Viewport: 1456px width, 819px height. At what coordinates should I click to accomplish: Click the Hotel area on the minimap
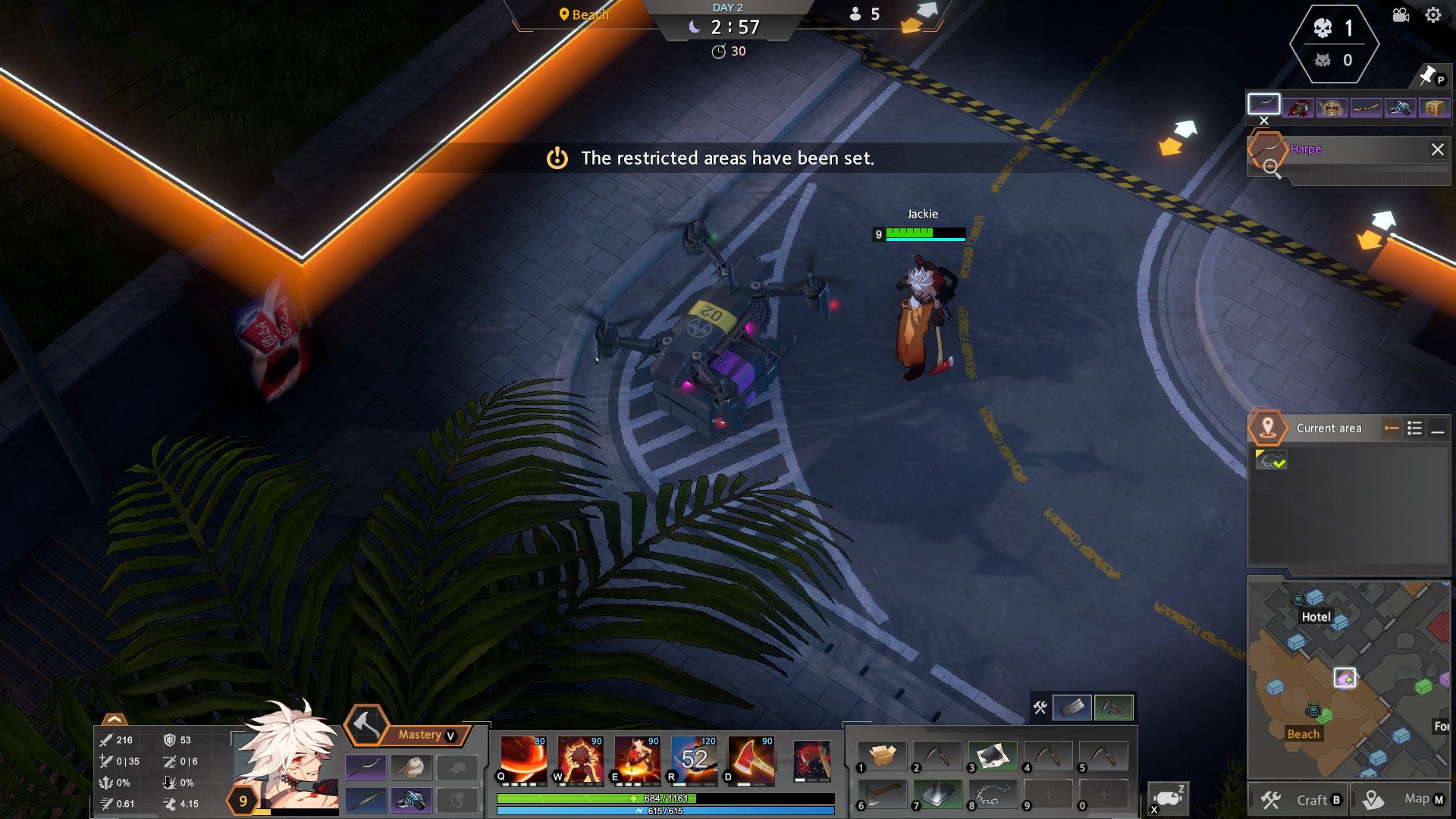pyautogui.click(x=1316, y=617)
